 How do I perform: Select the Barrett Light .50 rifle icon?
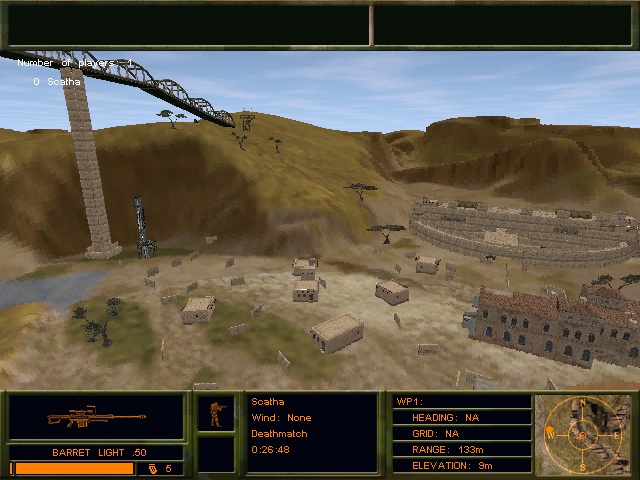97,417
